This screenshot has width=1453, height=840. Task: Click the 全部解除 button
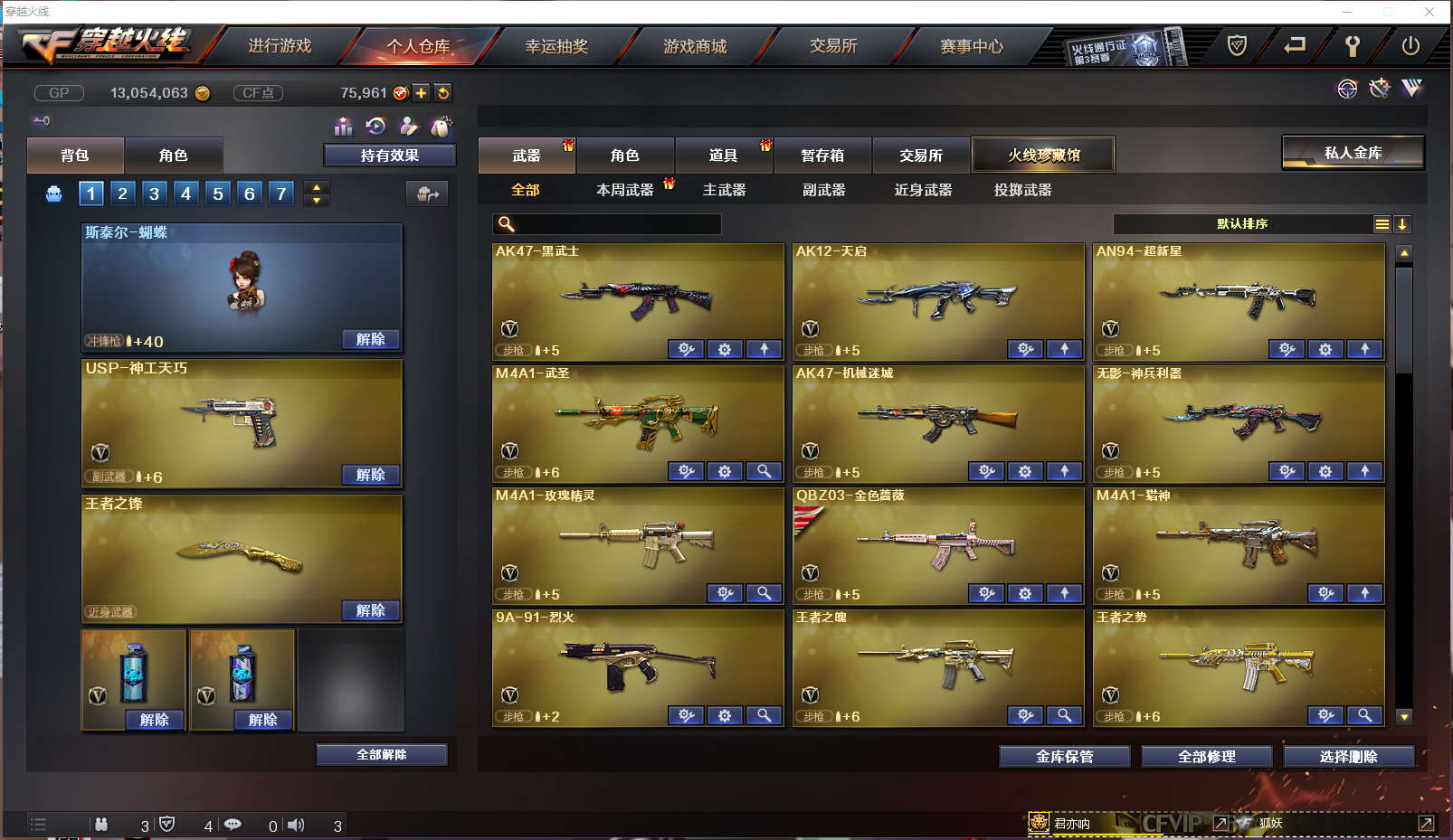coord(381,754)
